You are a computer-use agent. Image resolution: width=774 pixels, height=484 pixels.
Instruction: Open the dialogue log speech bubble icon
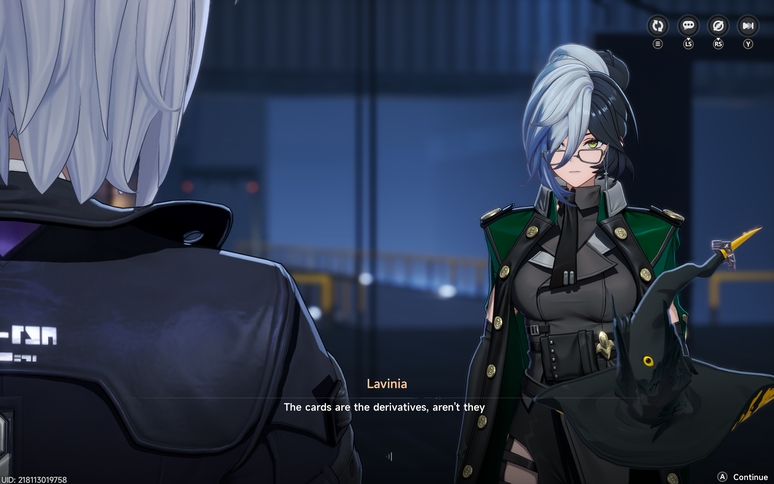[688, 26]
